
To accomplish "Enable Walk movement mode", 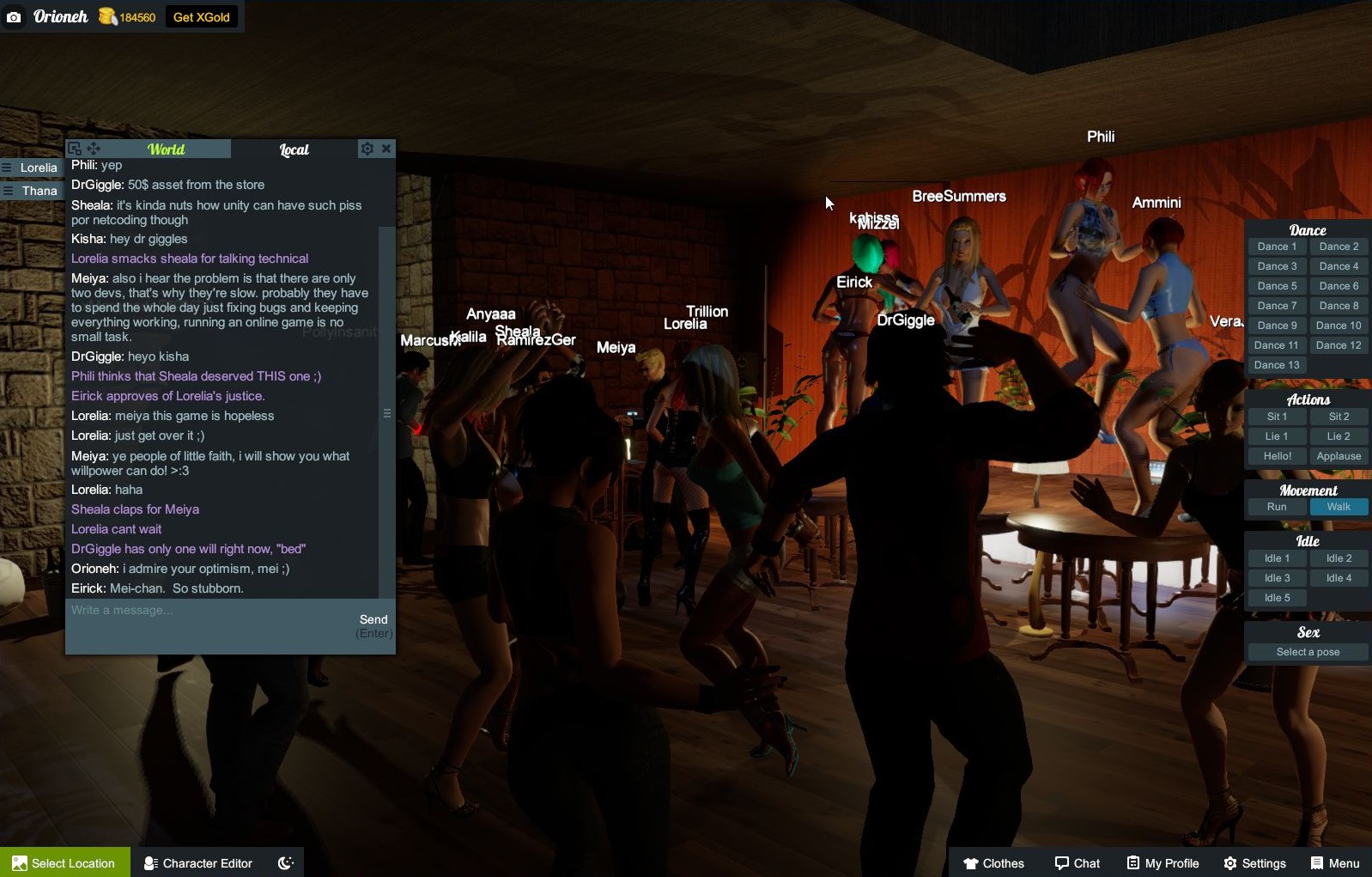I will pyautogui.click(x=1339, y=507).
